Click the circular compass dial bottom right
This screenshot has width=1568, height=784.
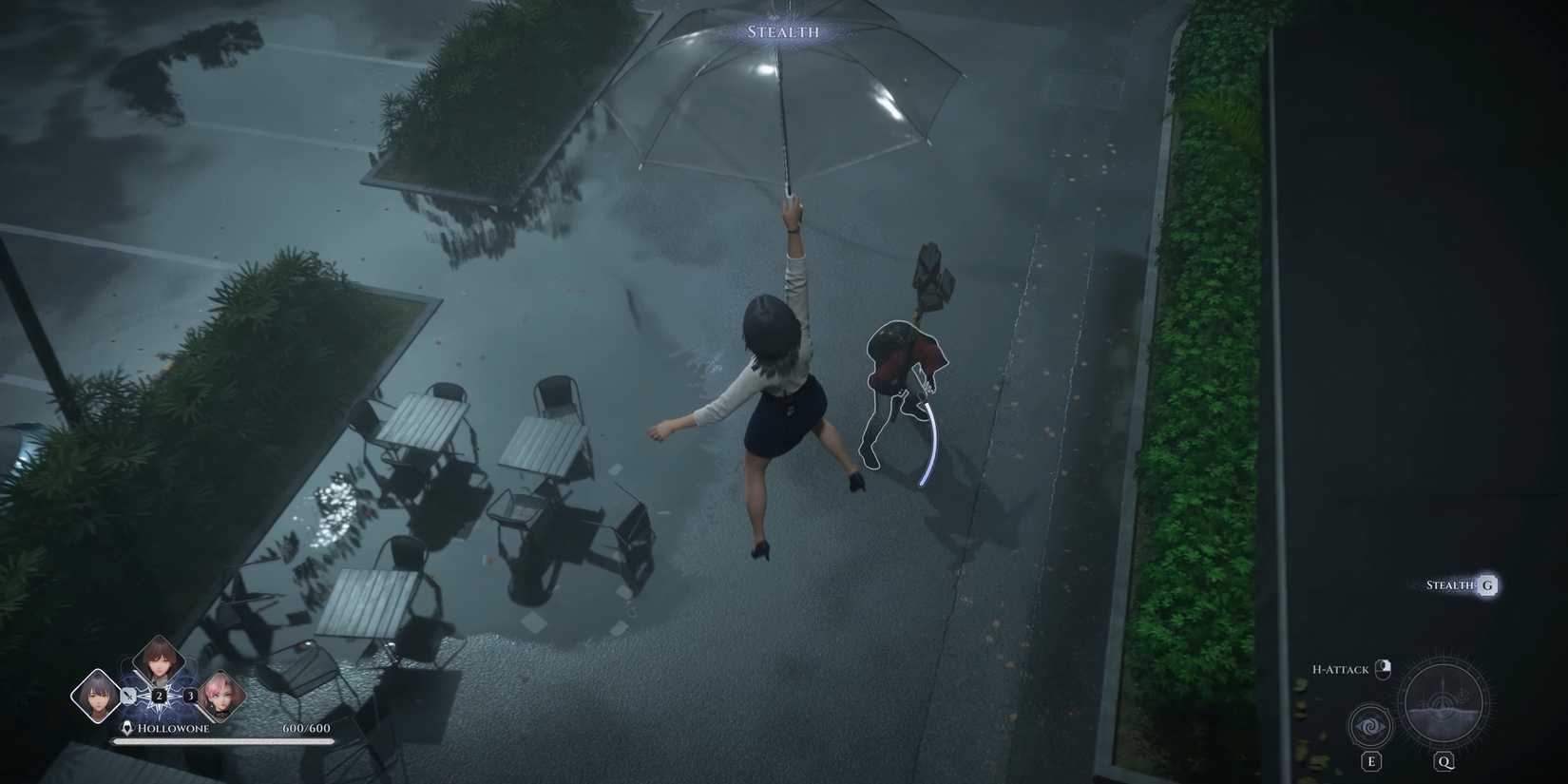click(x=1444, y=703)
